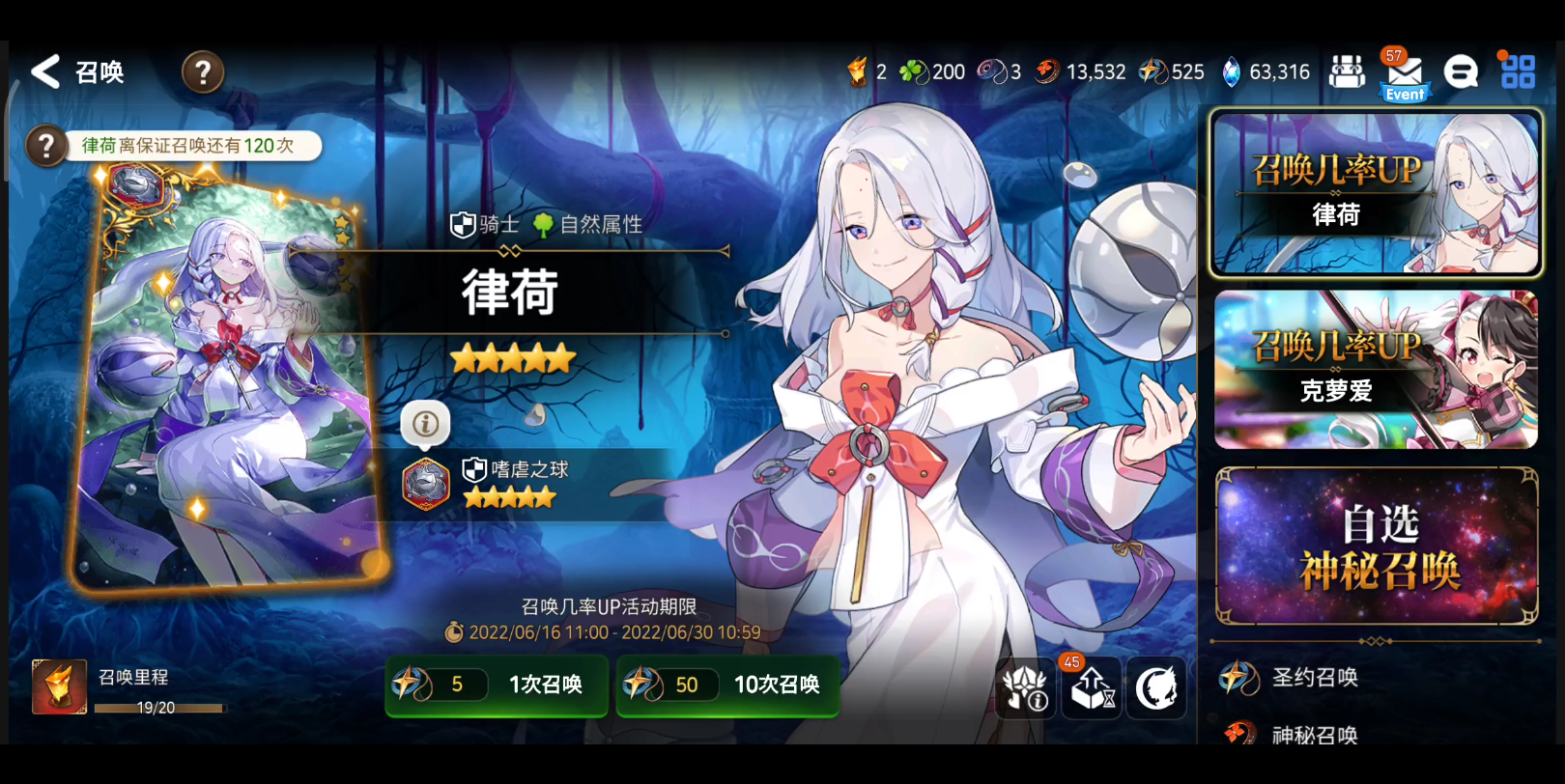
Task: Open the chat bubble icon
Action: click(1461, 71)
